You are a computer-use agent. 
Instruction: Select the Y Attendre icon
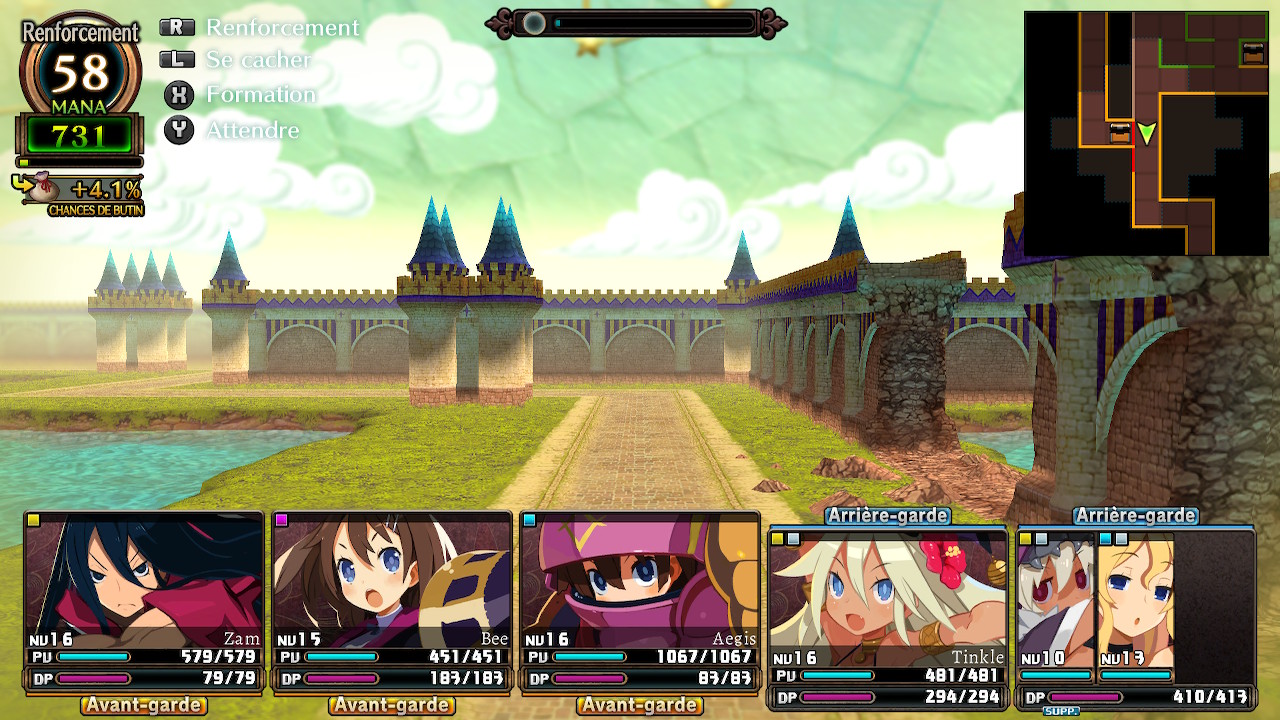click(x=178, y=130)
